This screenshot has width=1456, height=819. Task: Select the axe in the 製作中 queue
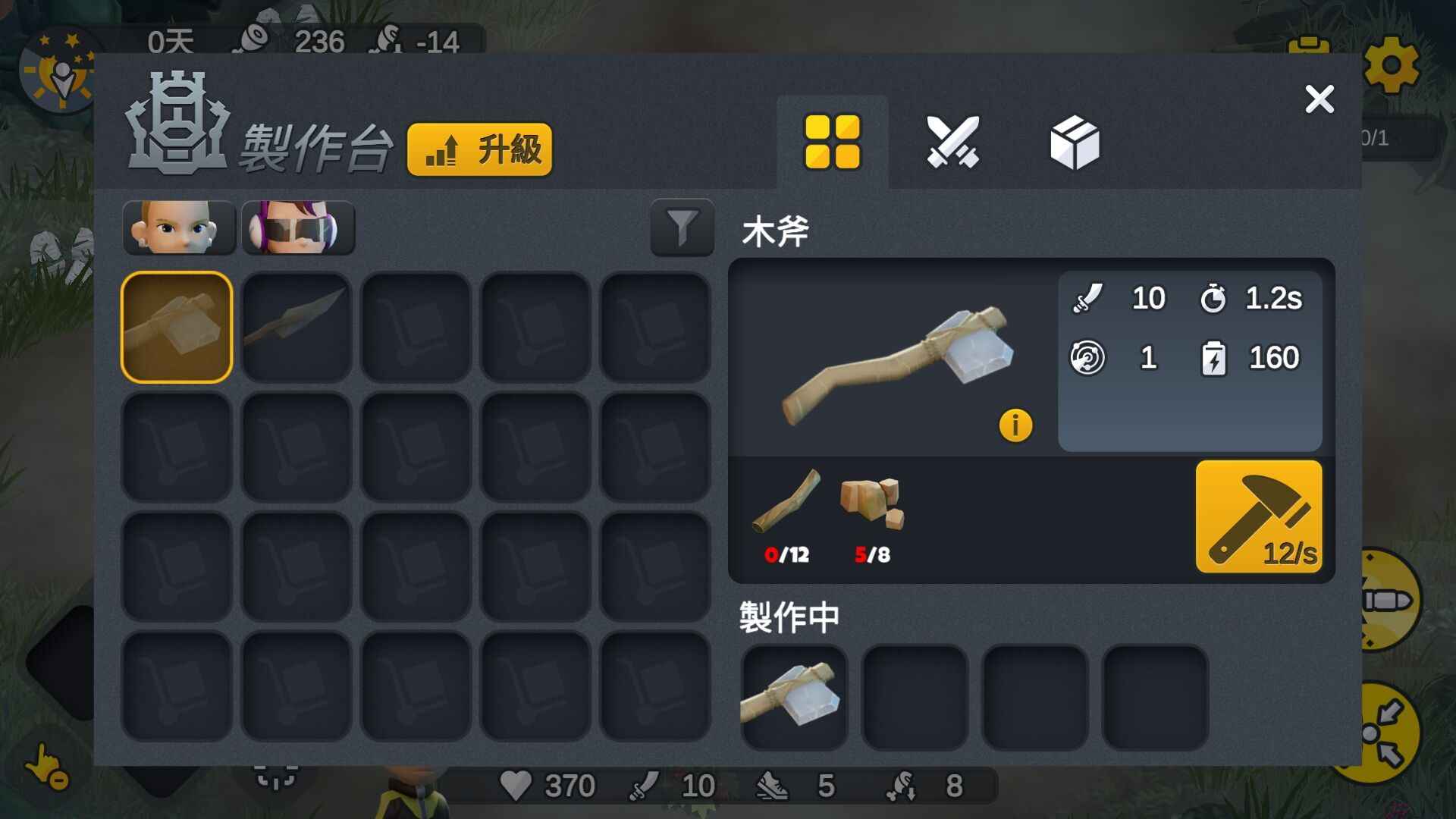pyautogui.click(x=793, y=697)
